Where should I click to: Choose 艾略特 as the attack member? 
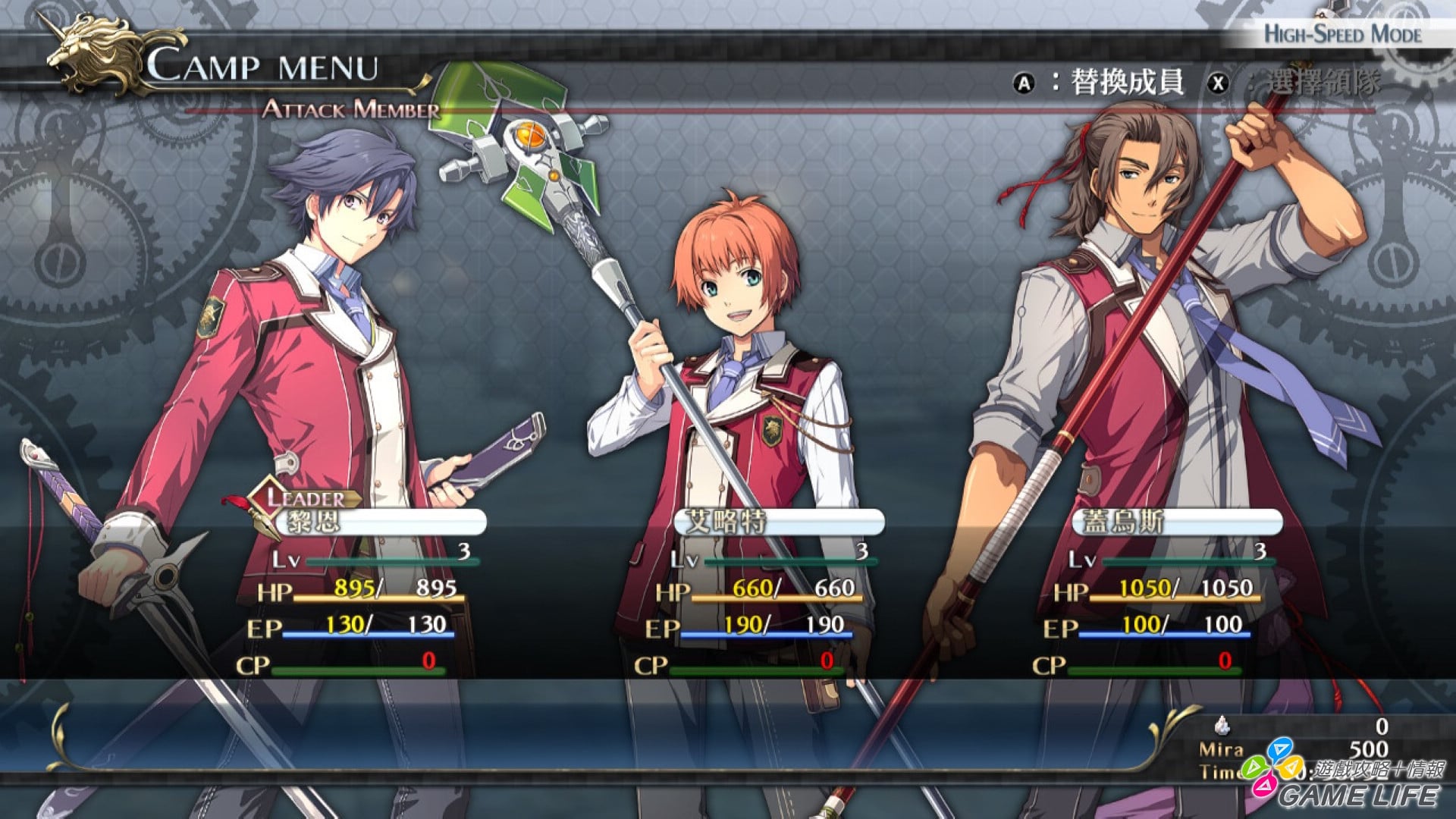pyautogui.click(x=778, y=522)
